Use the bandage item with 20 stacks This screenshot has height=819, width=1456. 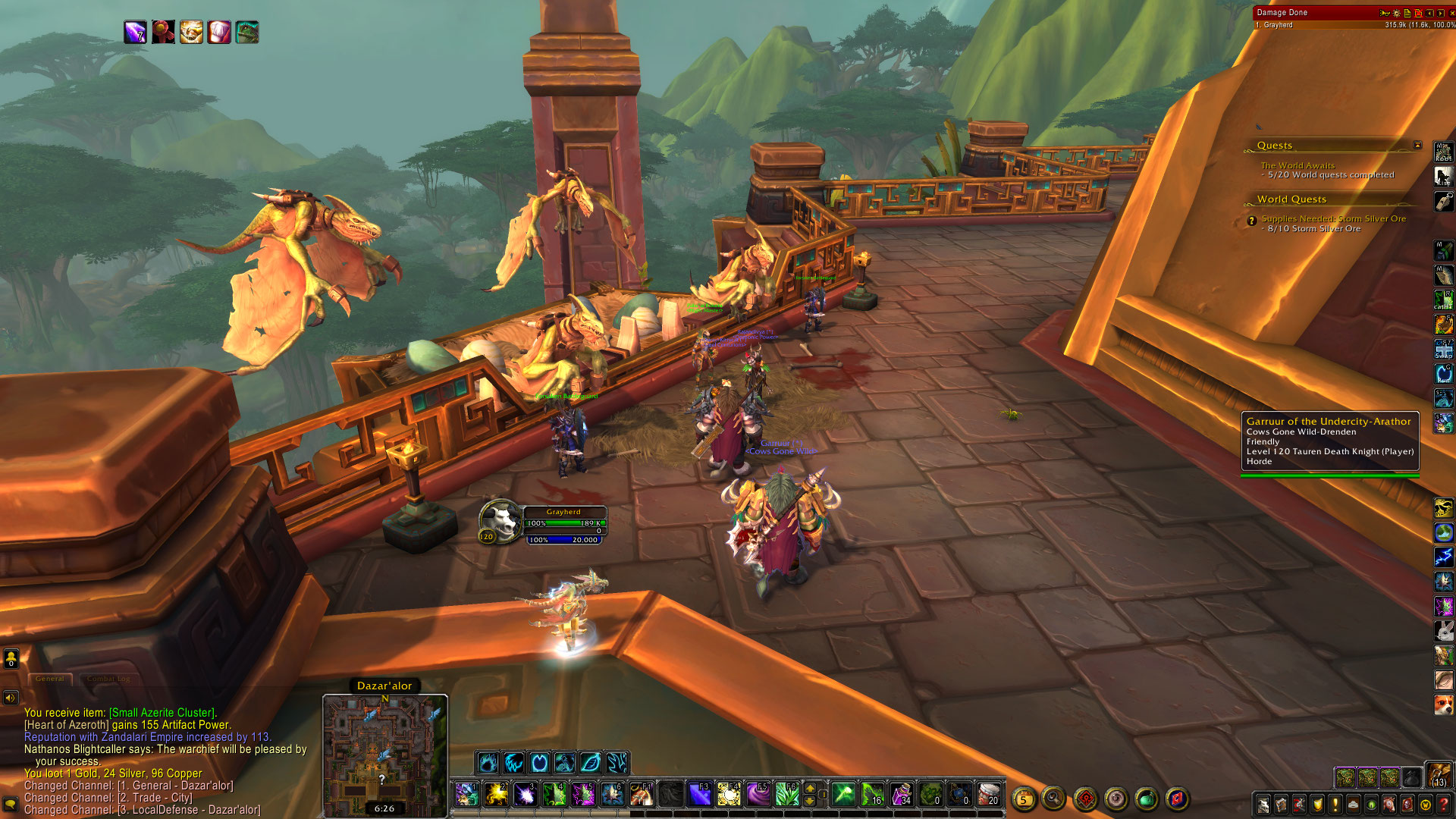click(x=988, y=794)
